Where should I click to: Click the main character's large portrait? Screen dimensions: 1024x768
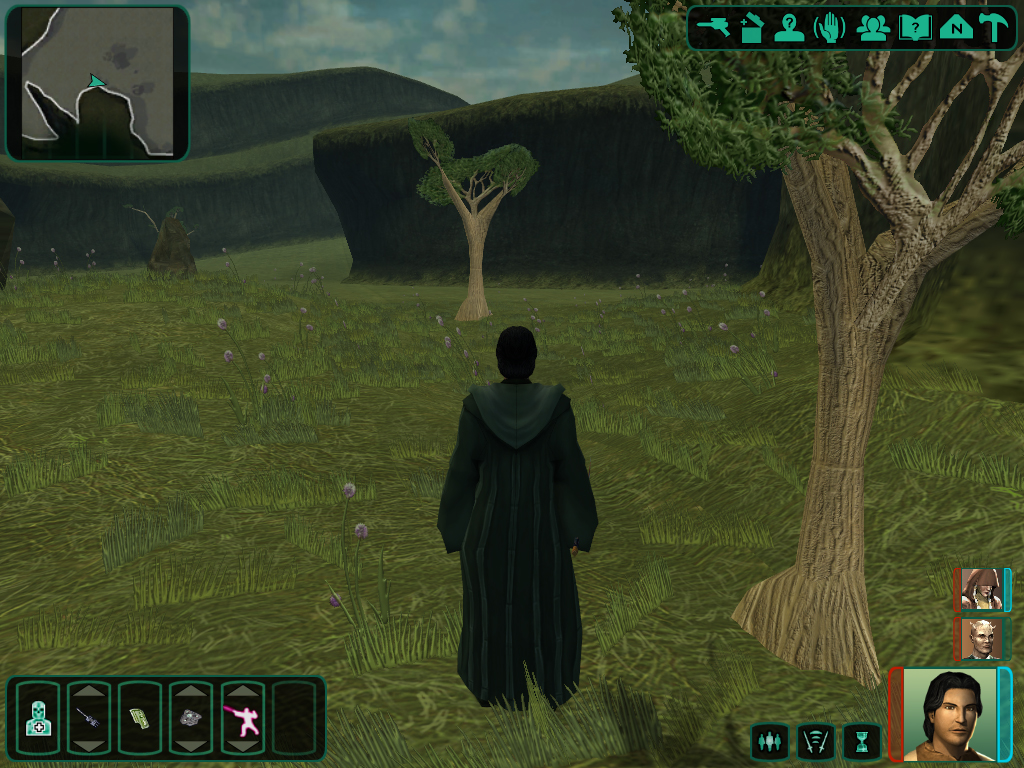pyautogui.click(x=950, y=714)
